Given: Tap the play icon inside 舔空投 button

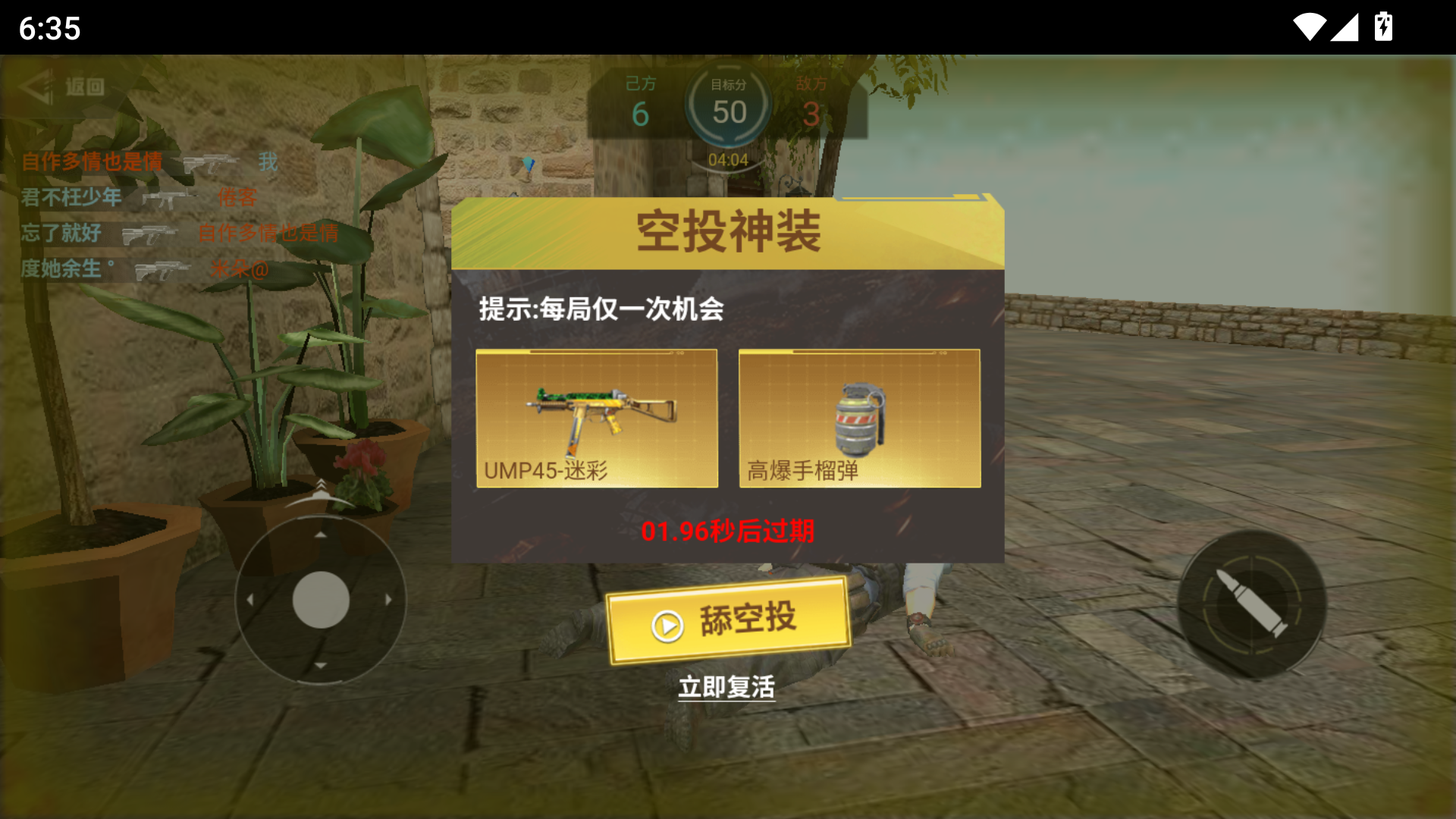Looking at the screenshot, I should 667,626.
